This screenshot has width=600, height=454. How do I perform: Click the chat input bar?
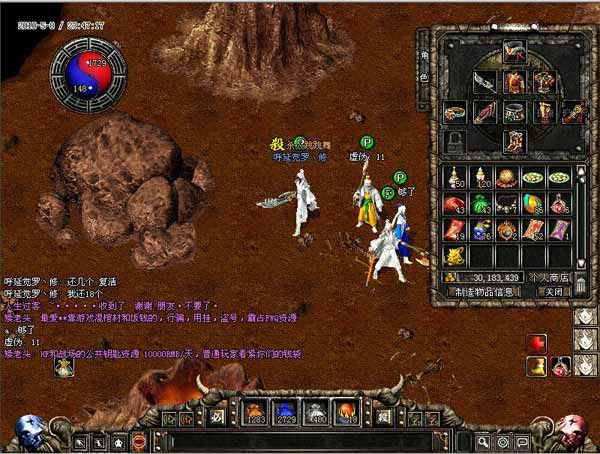(x=300, y=441)
